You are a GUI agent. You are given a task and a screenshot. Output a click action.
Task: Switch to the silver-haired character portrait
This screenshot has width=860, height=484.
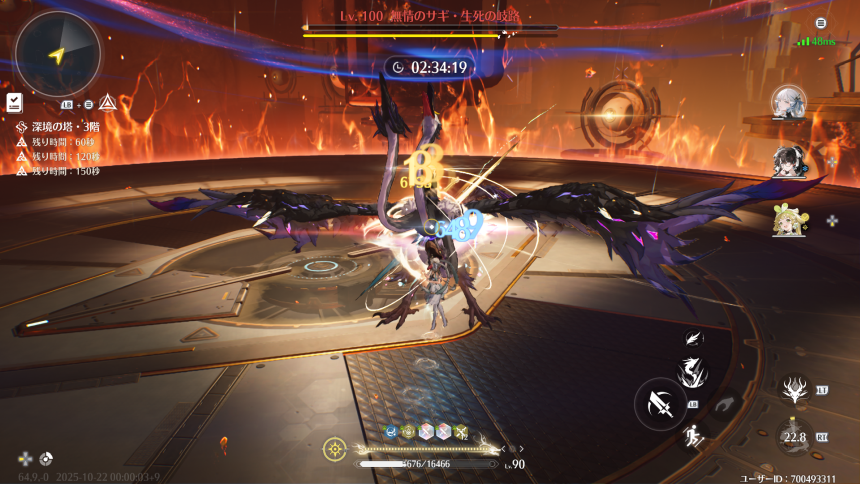coord(788,101)
